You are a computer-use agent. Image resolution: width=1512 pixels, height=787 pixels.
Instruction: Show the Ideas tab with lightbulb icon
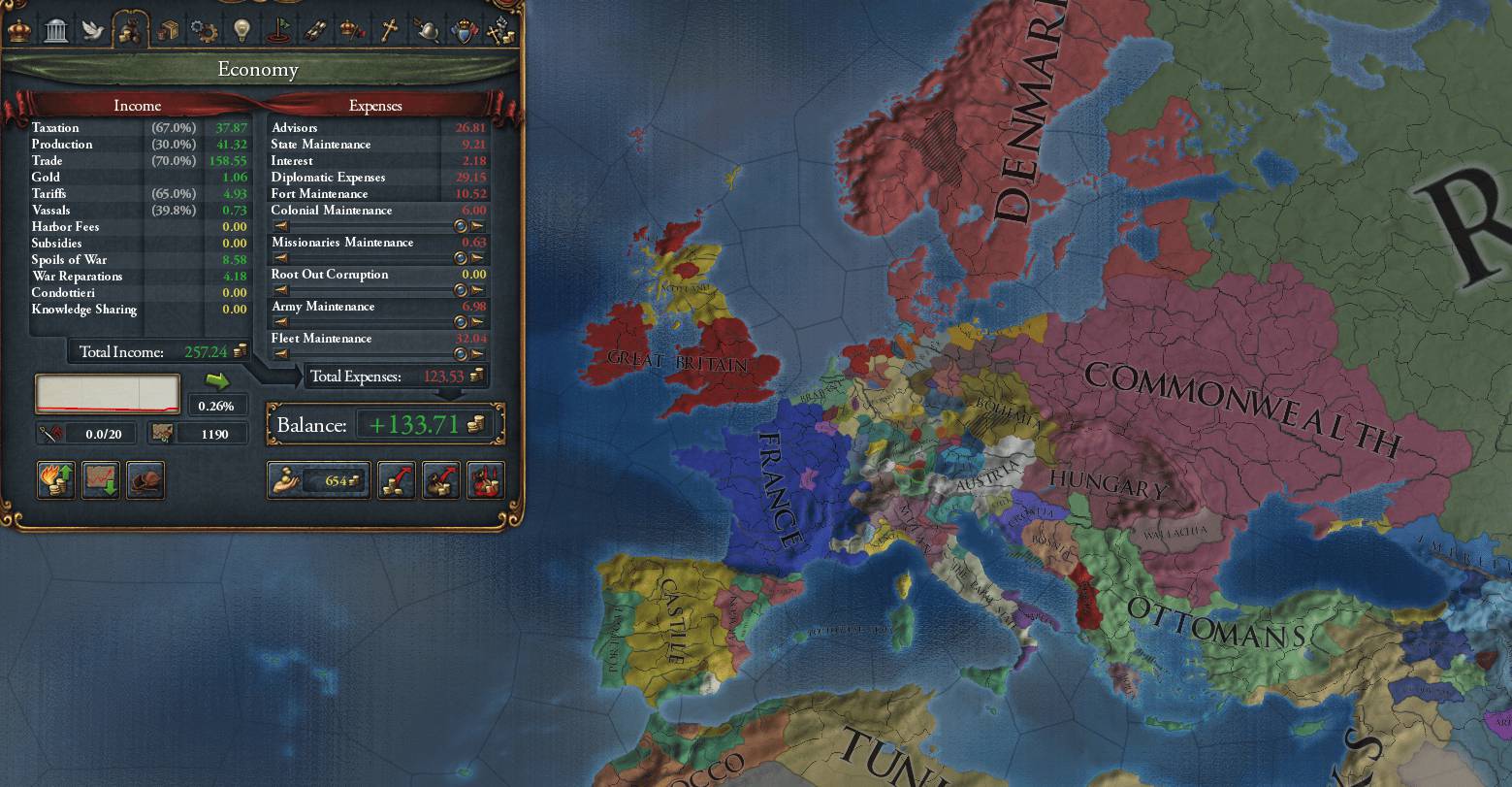tap(241, 30)
